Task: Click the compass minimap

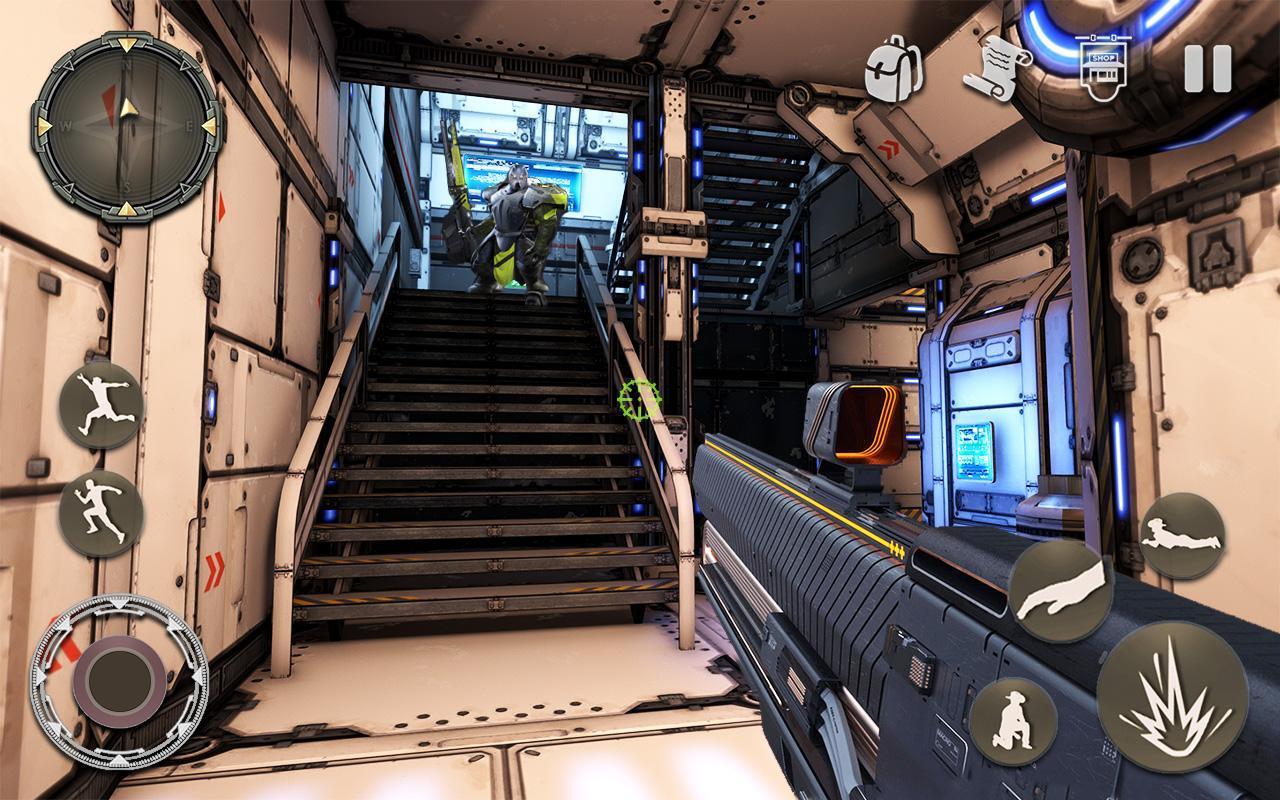Action: (x=126, y=126)
